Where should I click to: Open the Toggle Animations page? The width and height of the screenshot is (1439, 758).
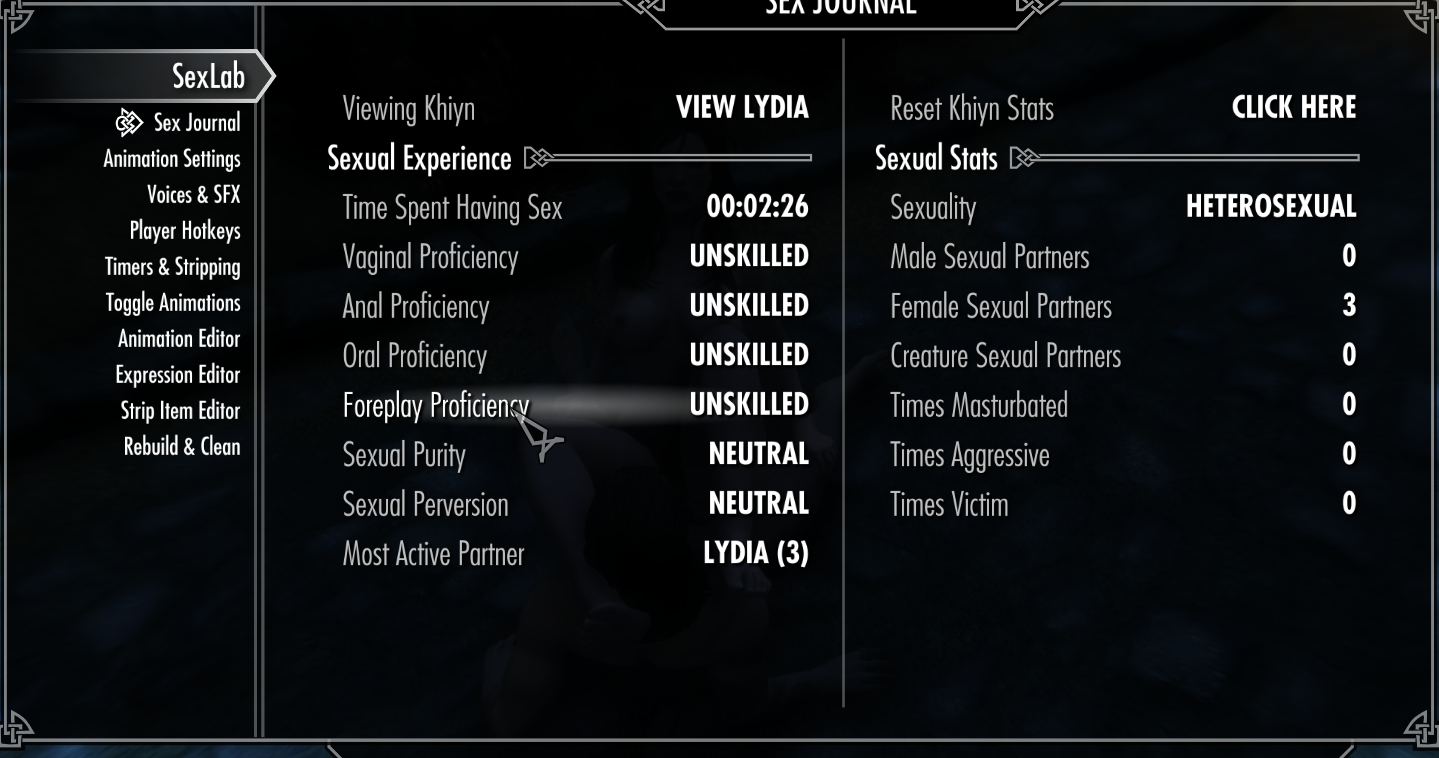[x=173, y=302]
